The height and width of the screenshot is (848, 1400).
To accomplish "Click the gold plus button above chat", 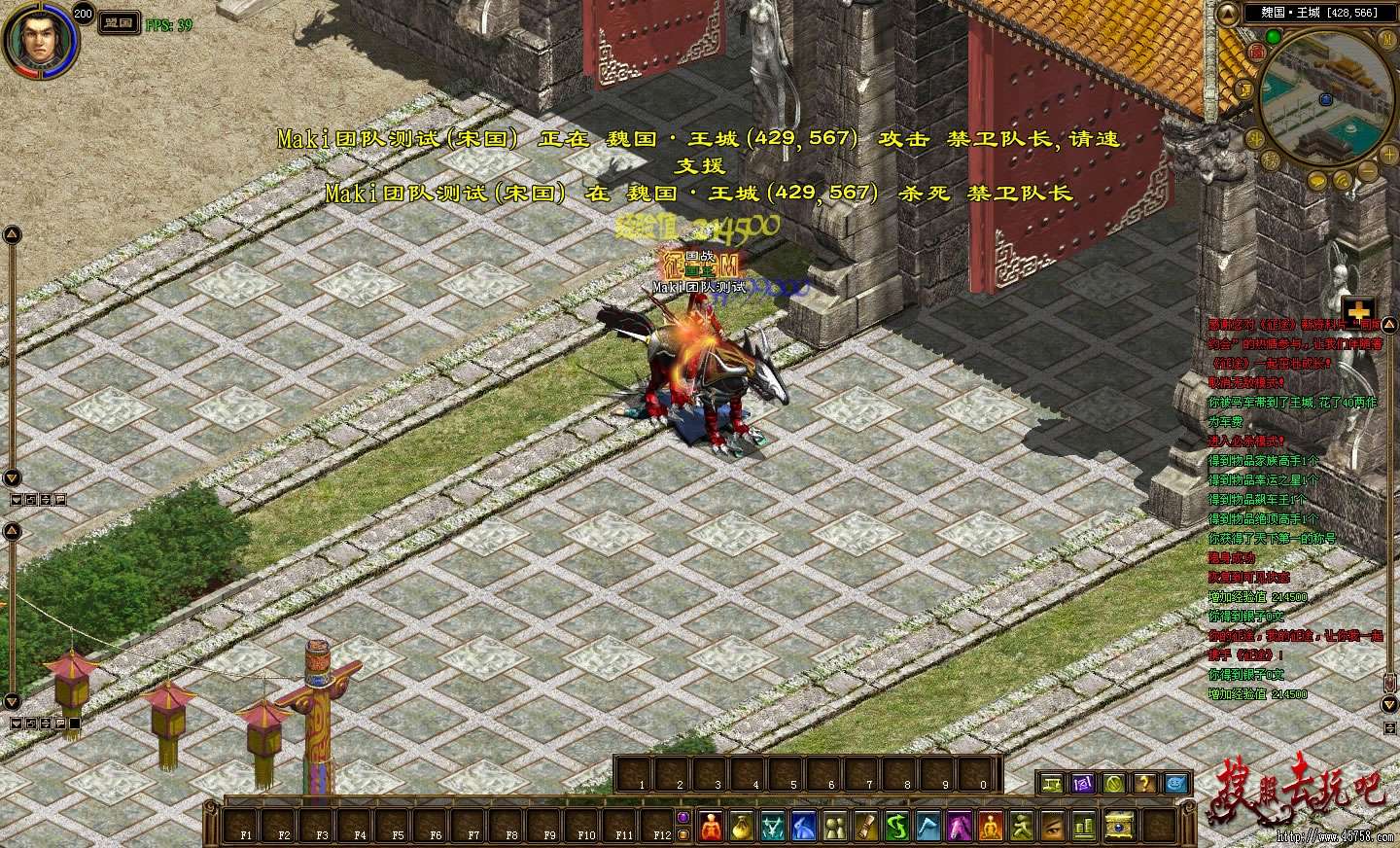I will coord(1358,309).
